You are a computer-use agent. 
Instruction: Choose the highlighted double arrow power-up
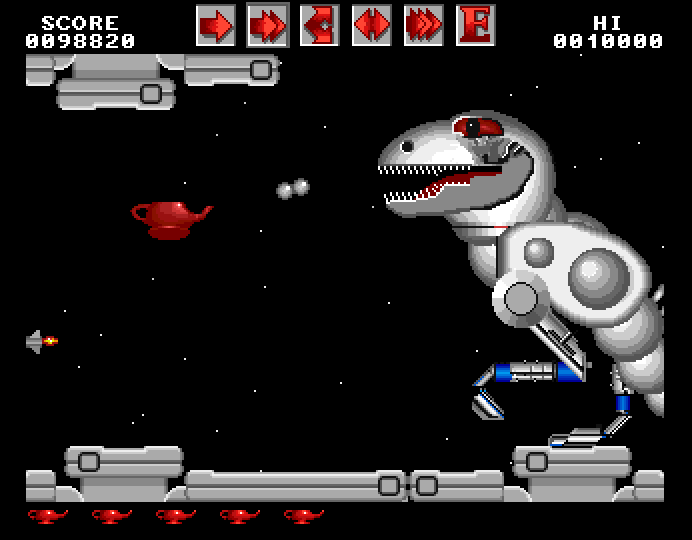268,25
